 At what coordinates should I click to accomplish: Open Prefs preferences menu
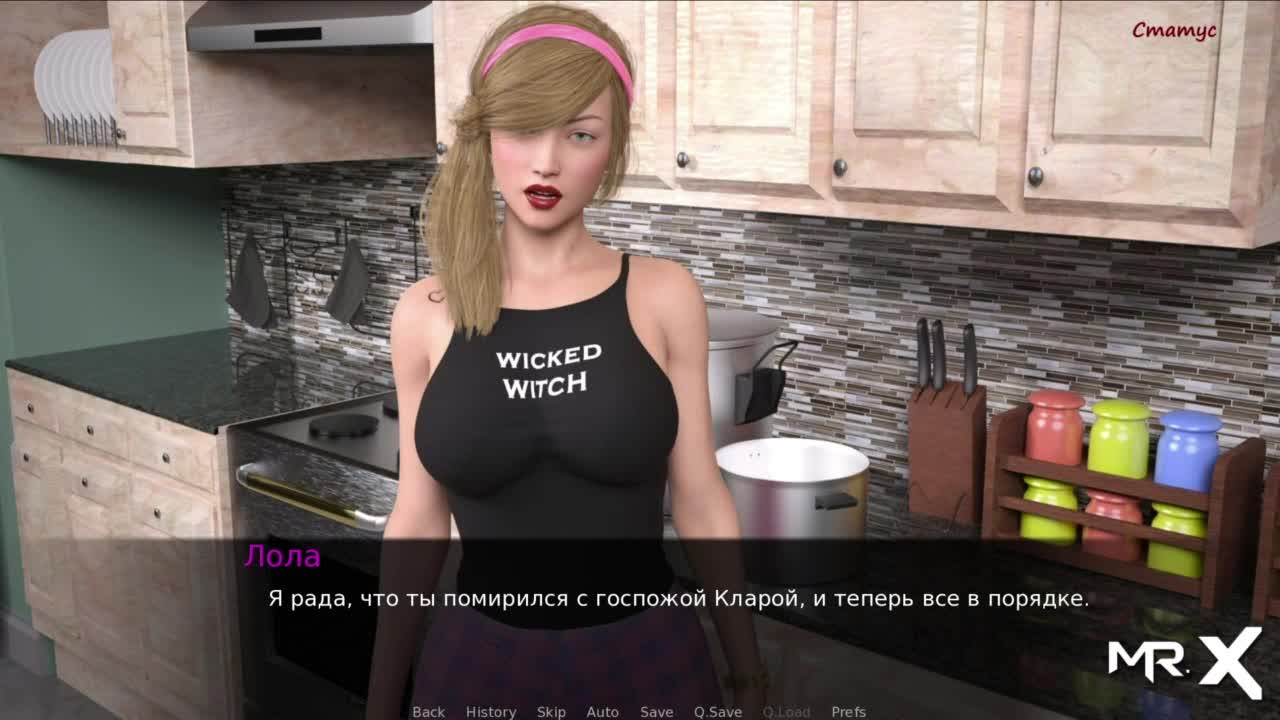click(848, 712)
